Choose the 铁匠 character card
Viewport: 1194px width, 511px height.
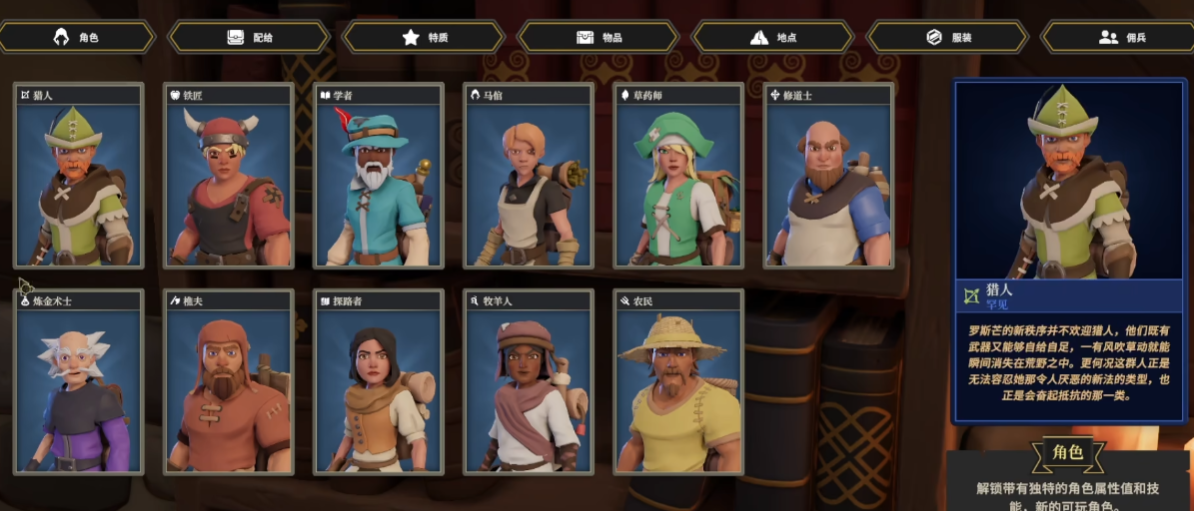click(x=229, y=178)
